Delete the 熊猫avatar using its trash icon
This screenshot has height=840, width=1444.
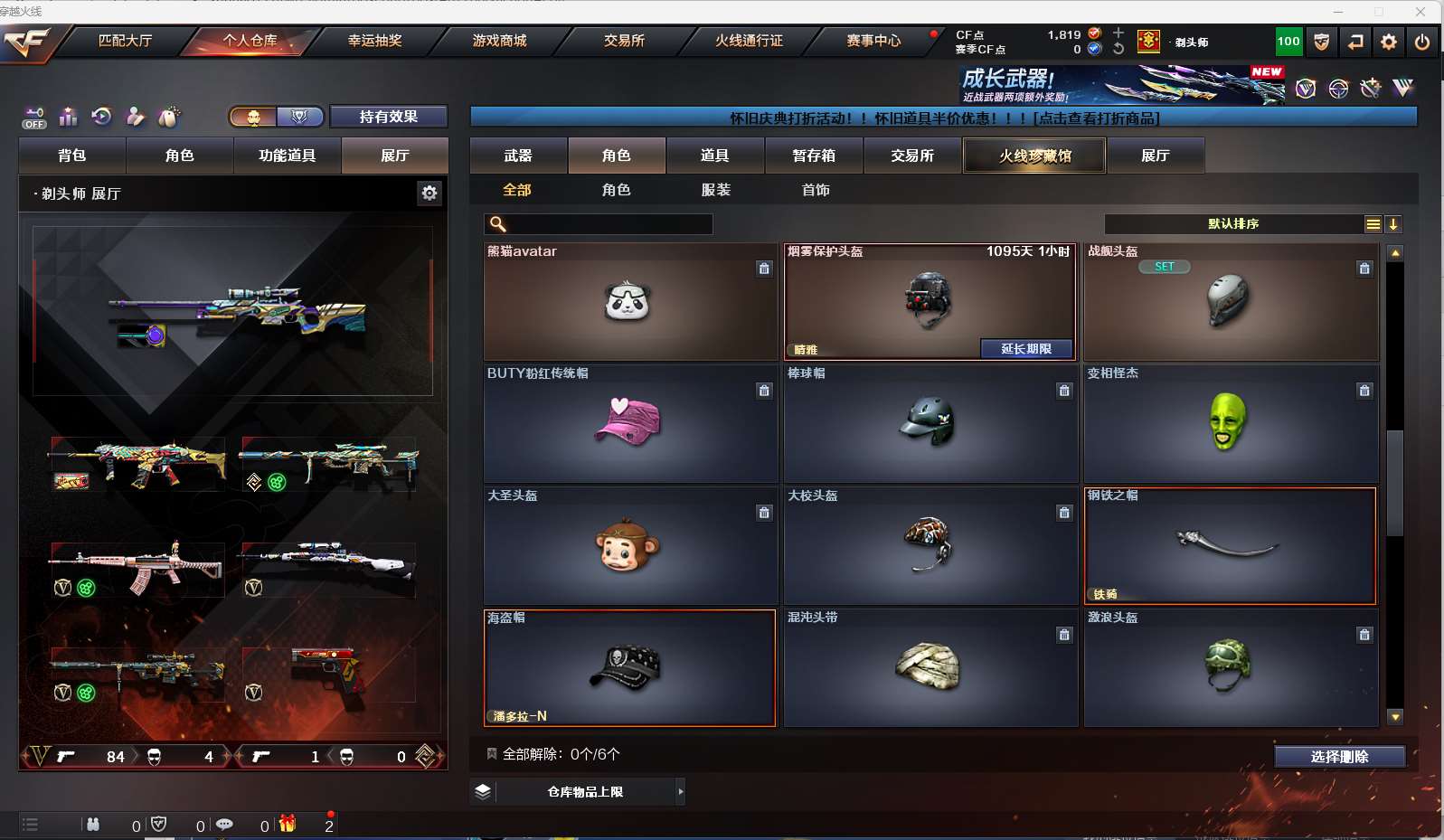click(764, 269)
